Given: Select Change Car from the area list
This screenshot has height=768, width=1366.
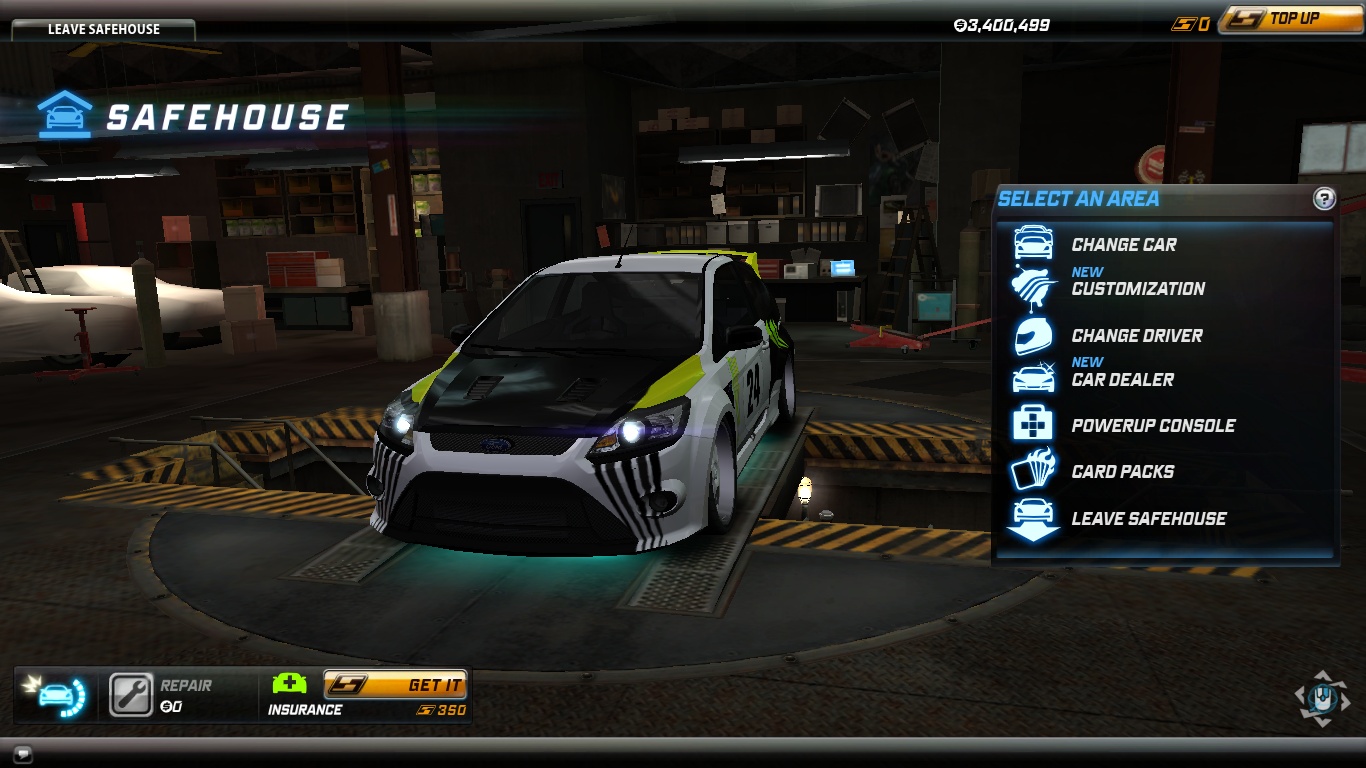Looking at the screenshot, I should coord(1123,244).
